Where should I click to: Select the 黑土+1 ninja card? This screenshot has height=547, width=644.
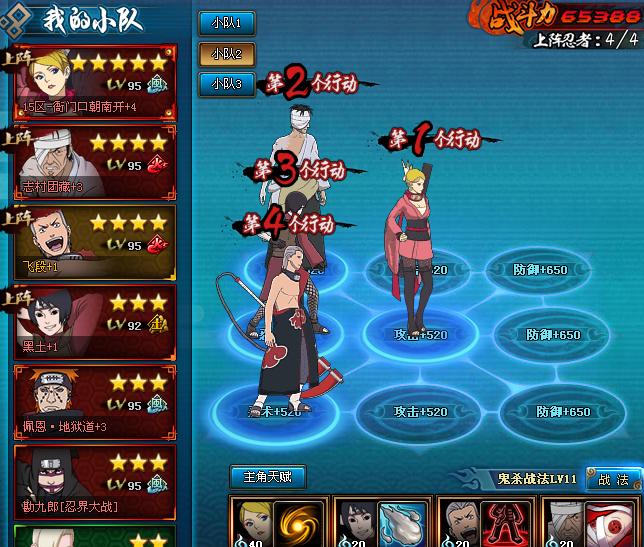pyautogui.click(x=96, y=321)
